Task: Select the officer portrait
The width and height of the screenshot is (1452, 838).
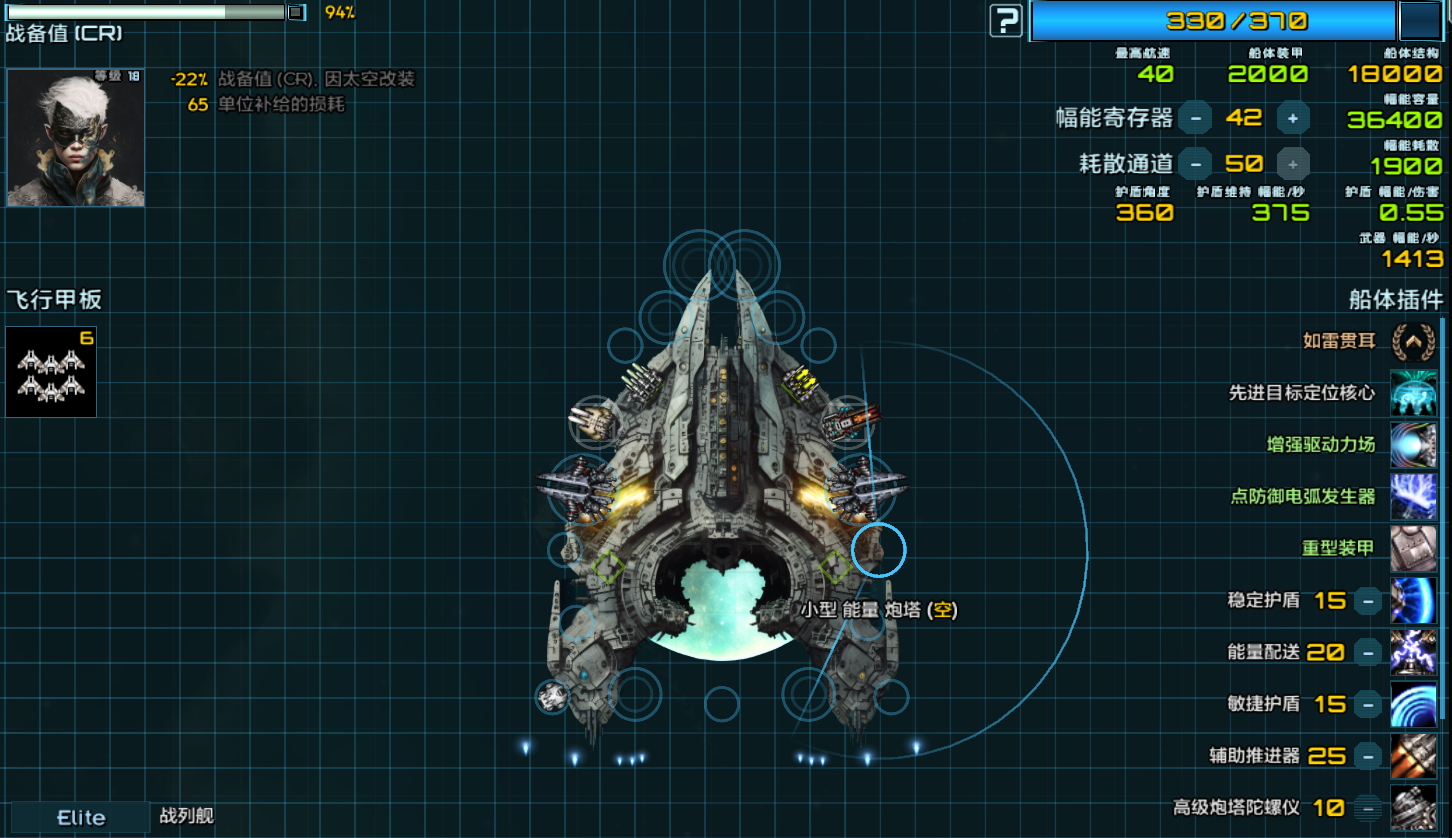Action: (76, 138)
